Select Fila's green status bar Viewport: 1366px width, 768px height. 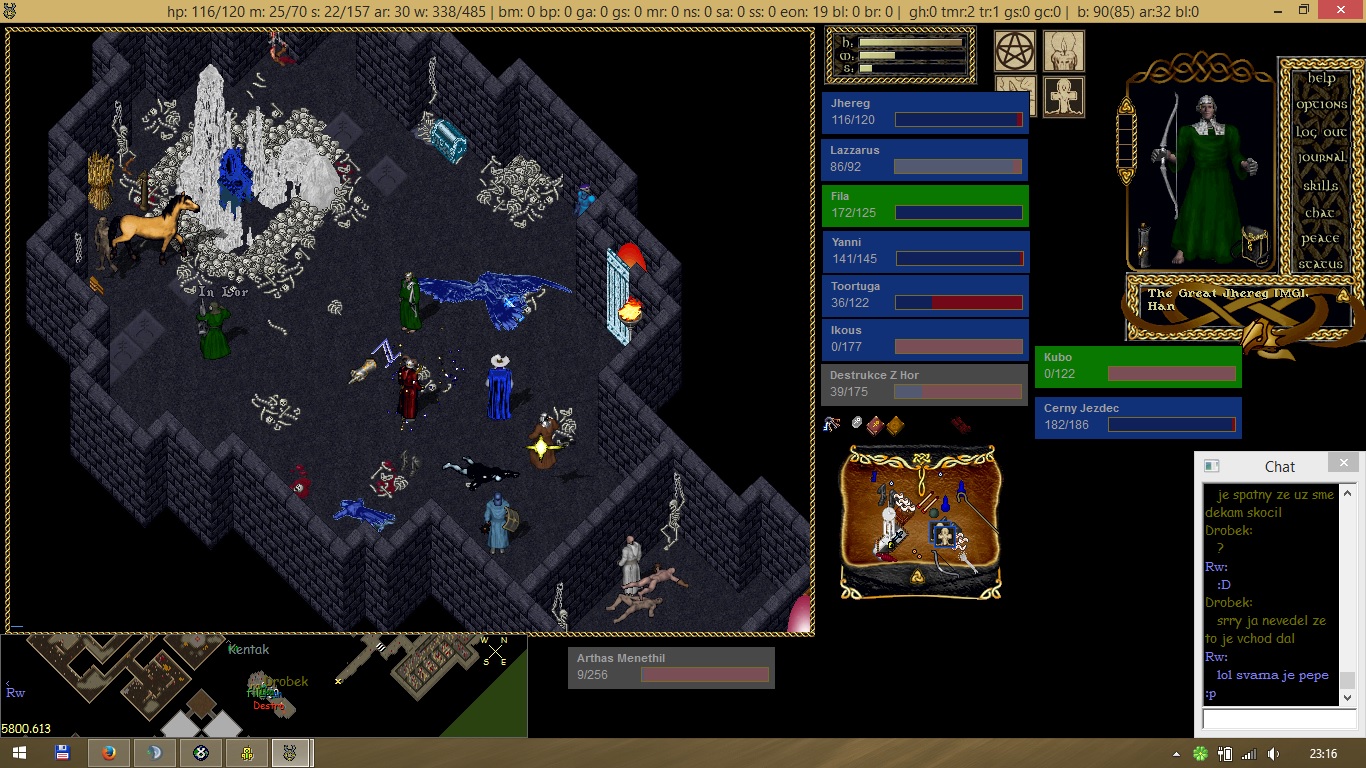[925, 205]
